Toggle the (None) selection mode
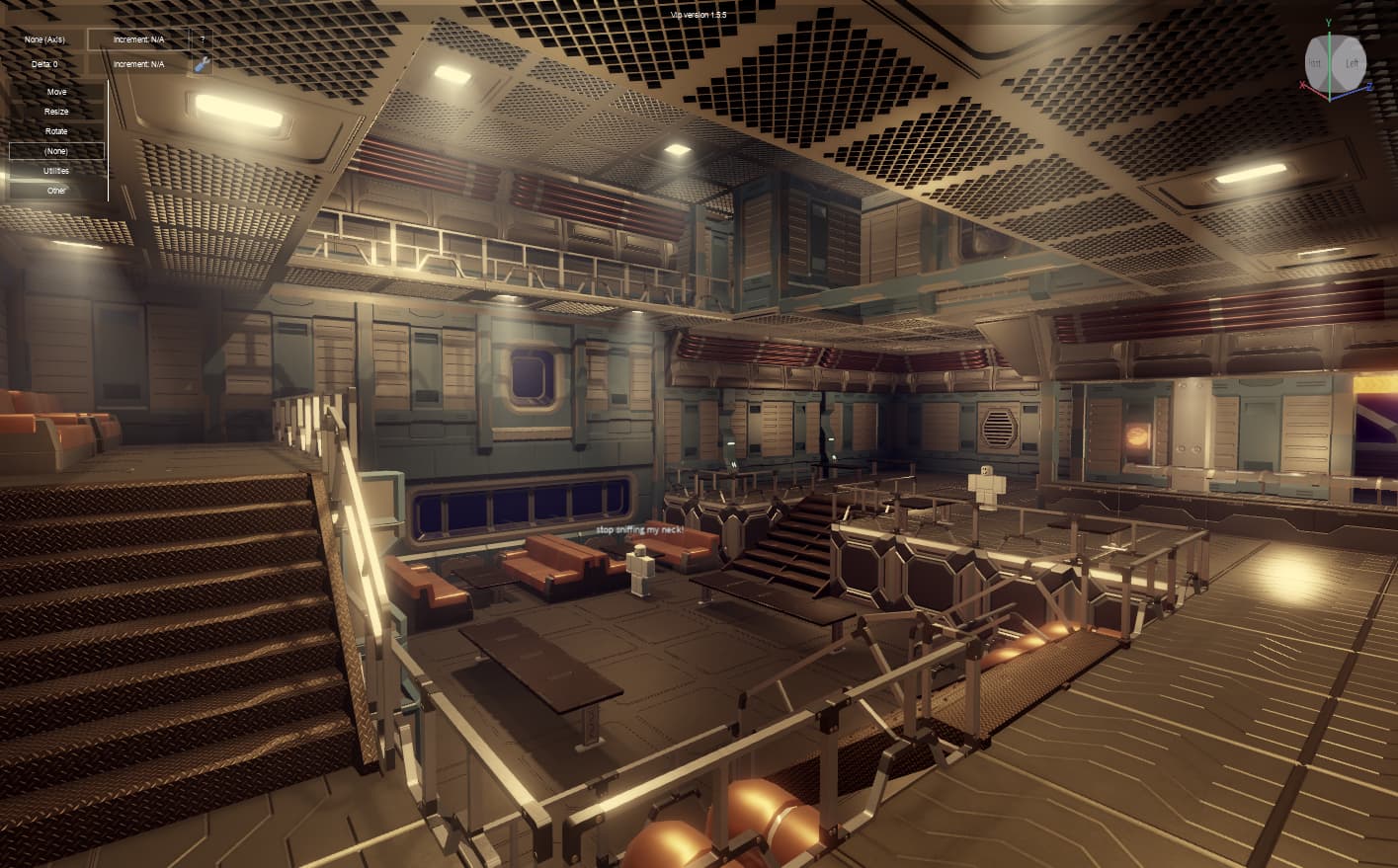 click(x=56, y=150)
